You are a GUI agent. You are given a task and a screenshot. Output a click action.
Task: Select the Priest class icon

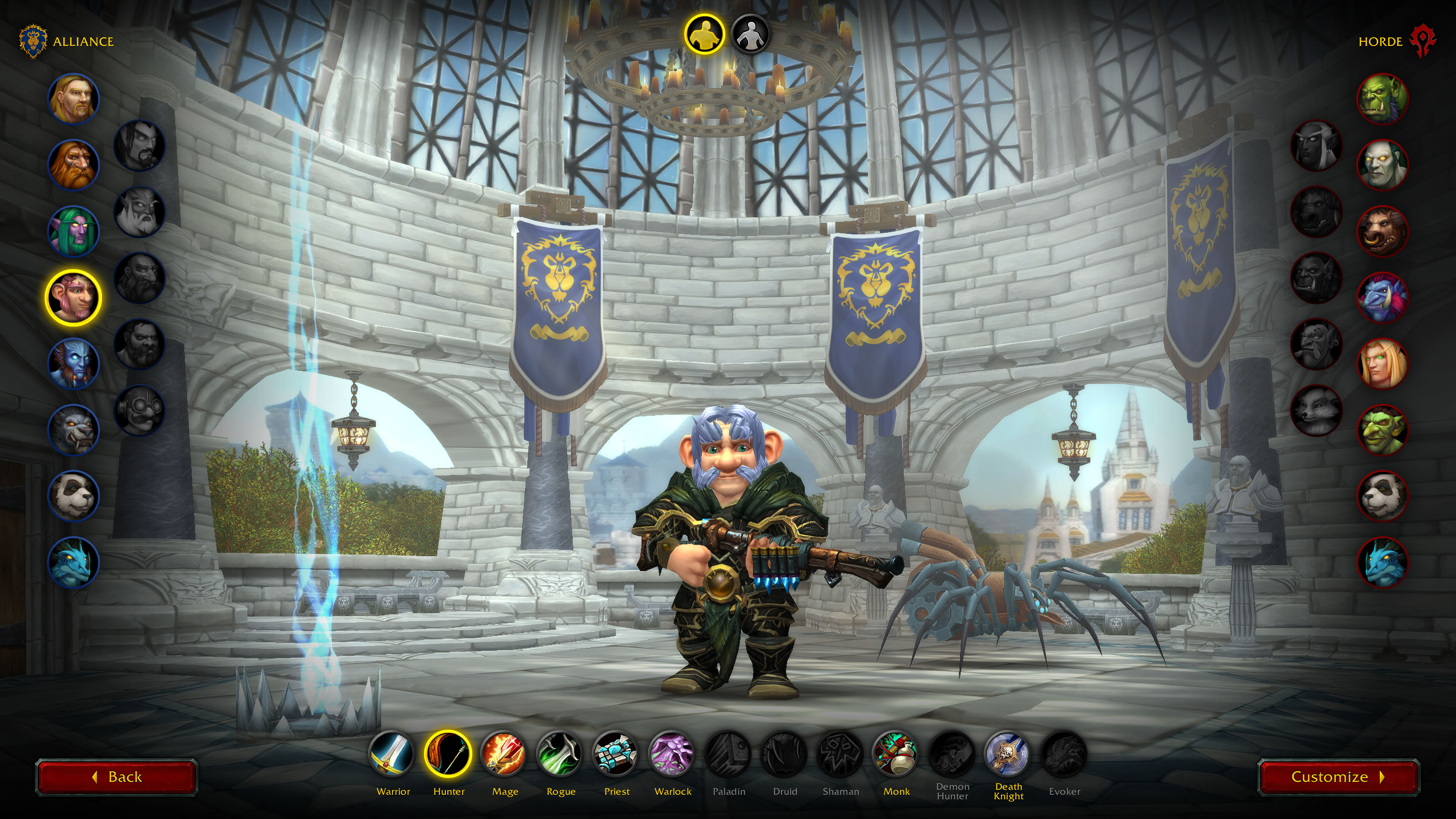(x=616, y=754)
